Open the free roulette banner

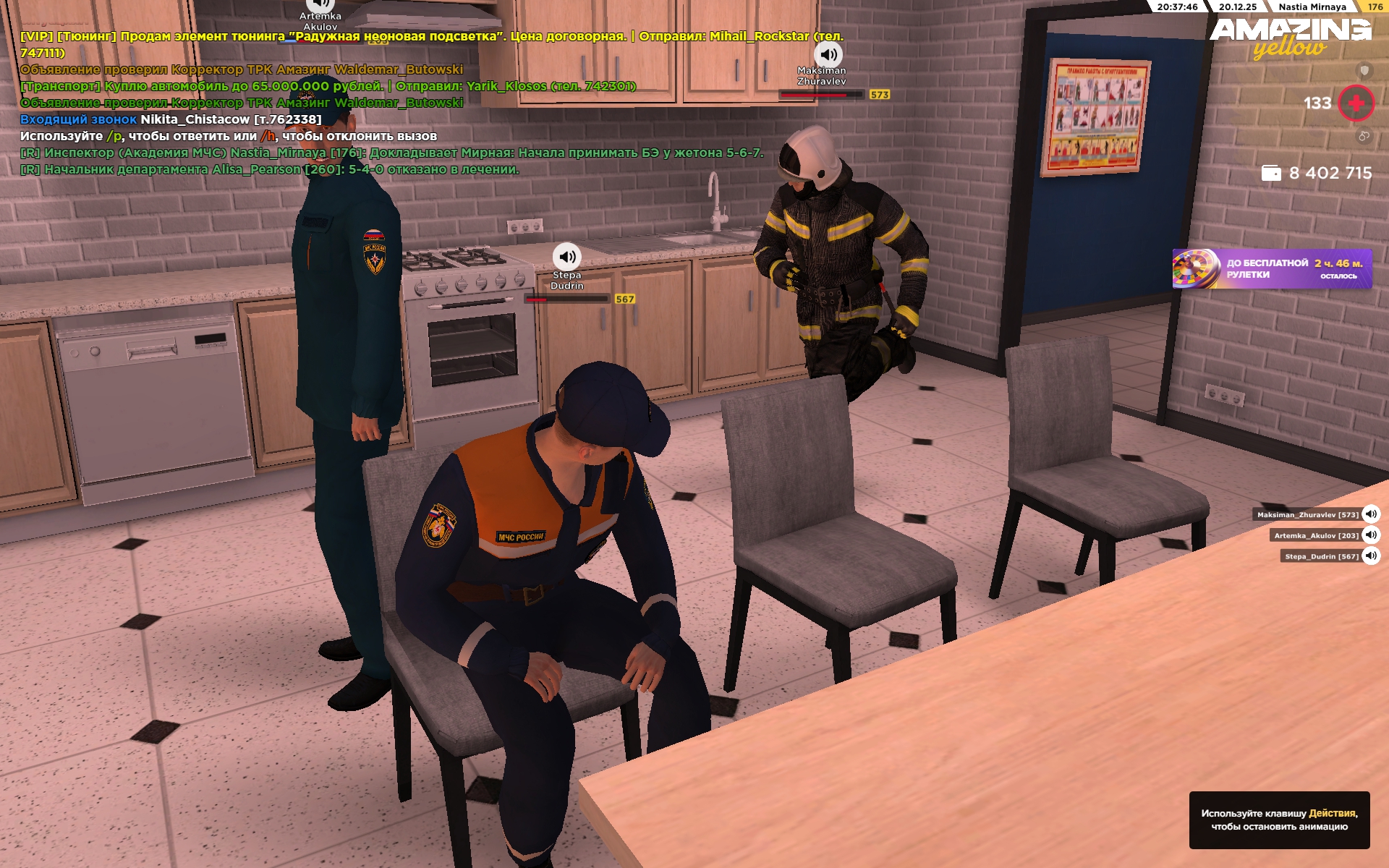(1272, 269)
